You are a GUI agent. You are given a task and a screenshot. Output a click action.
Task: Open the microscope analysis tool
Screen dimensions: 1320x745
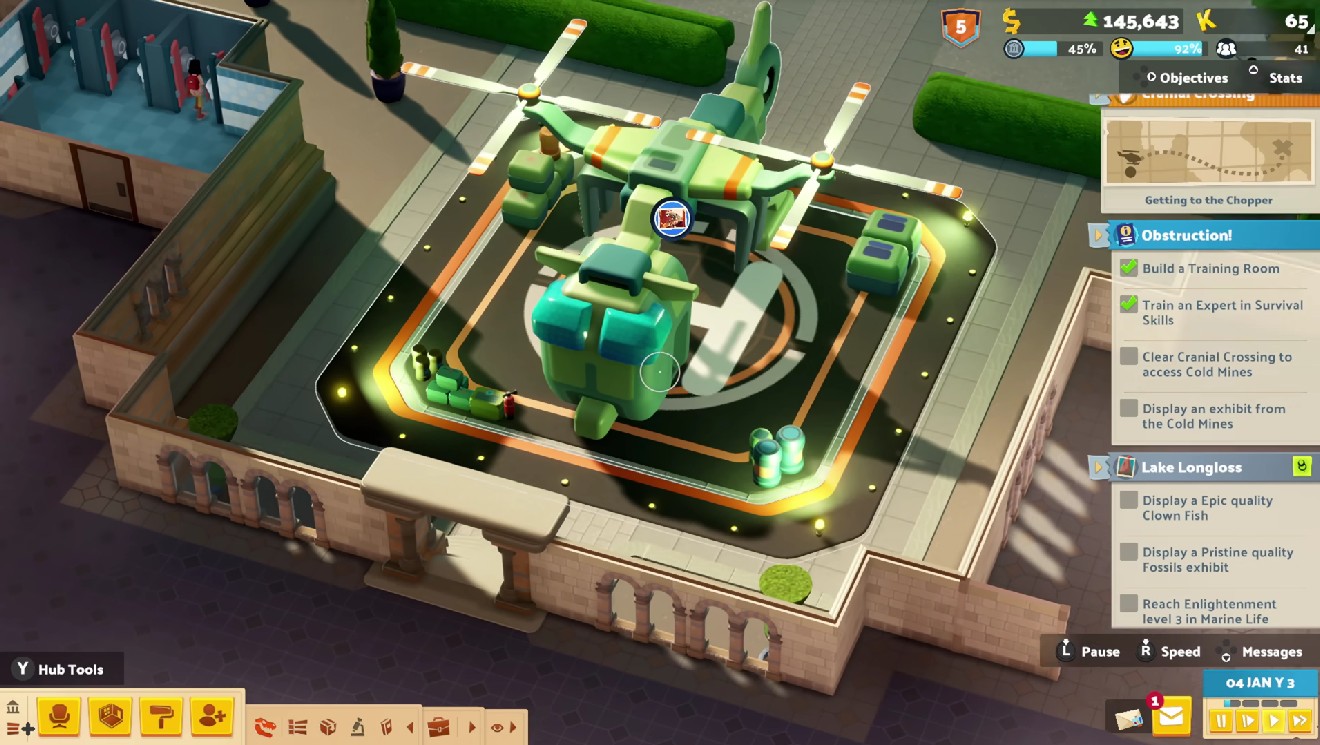358,727
